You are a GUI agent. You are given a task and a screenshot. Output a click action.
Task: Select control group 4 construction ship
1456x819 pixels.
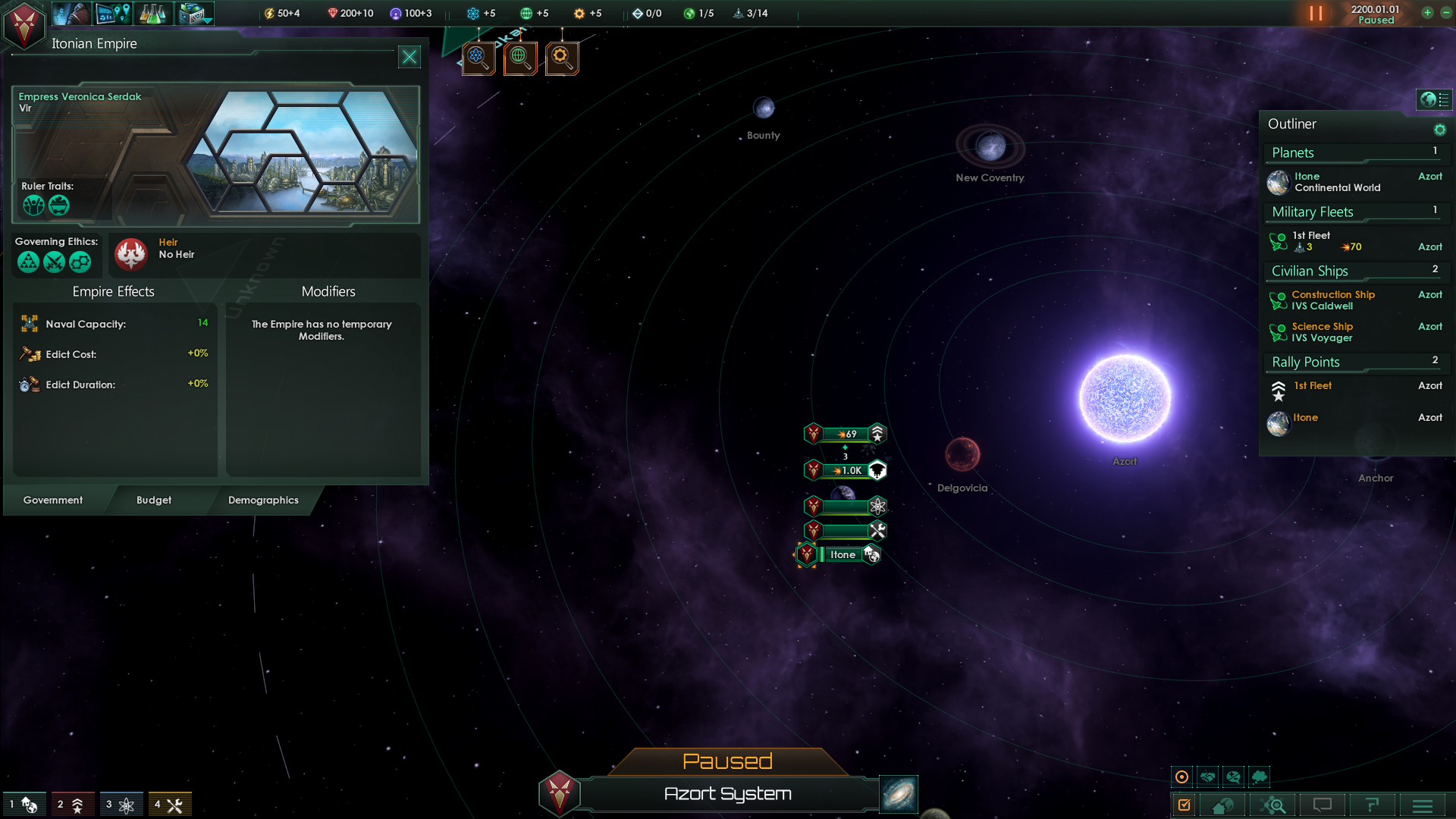click(x=169, y=805)
